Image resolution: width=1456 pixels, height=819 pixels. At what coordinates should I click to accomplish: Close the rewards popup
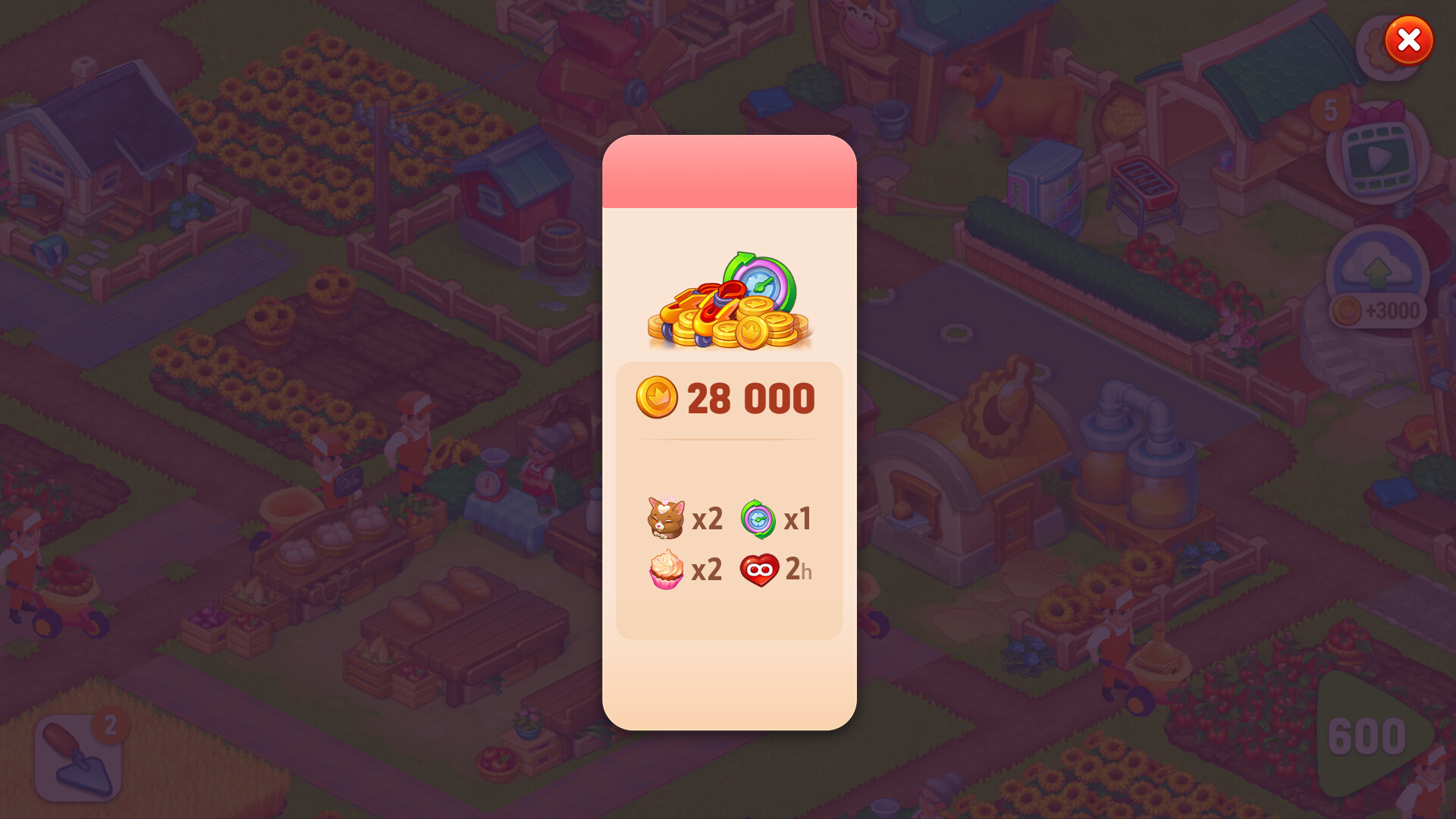pos(1408,42)
